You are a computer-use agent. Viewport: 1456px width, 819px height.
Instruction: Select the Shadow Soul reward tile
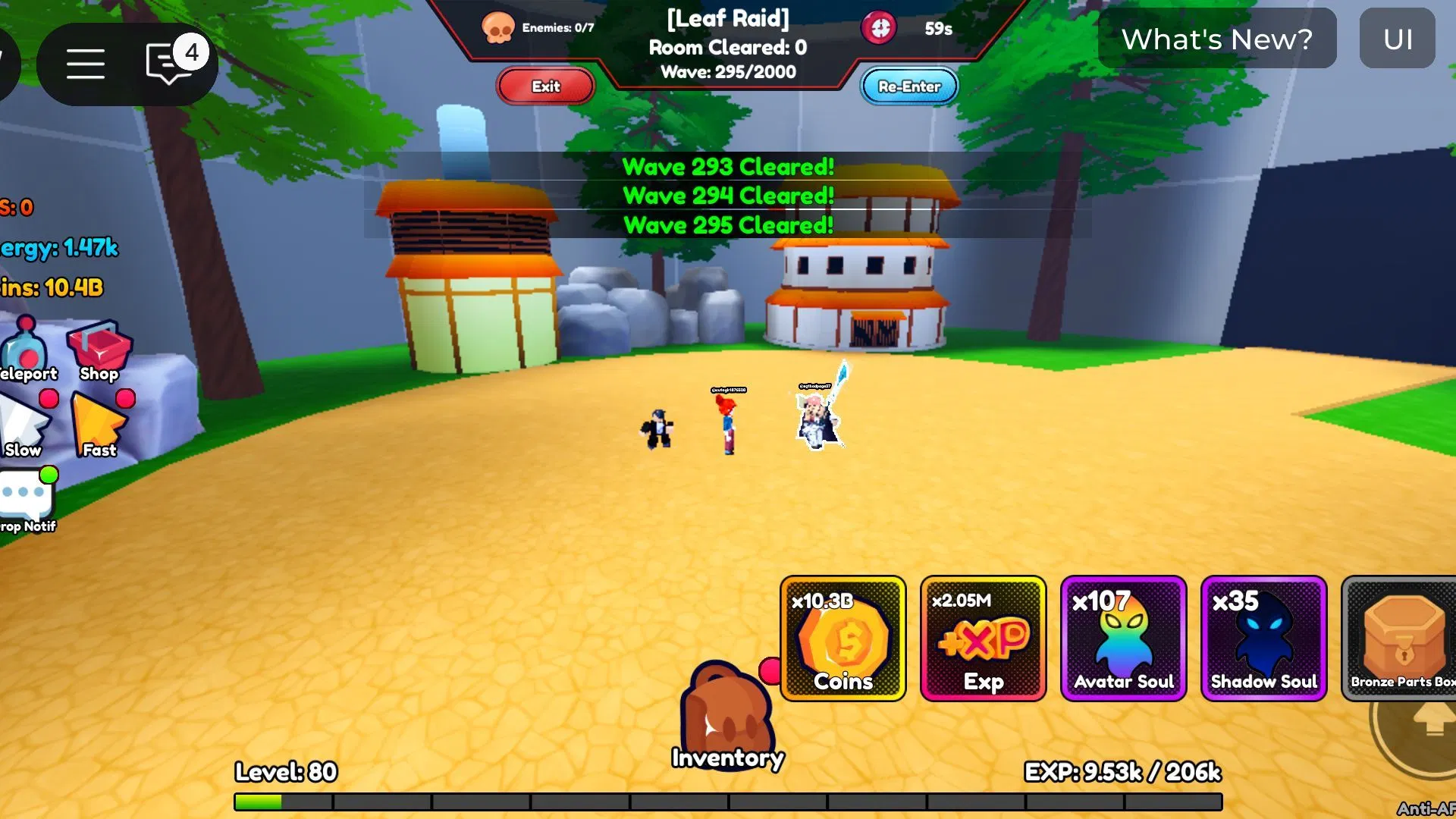[1263, 639]
